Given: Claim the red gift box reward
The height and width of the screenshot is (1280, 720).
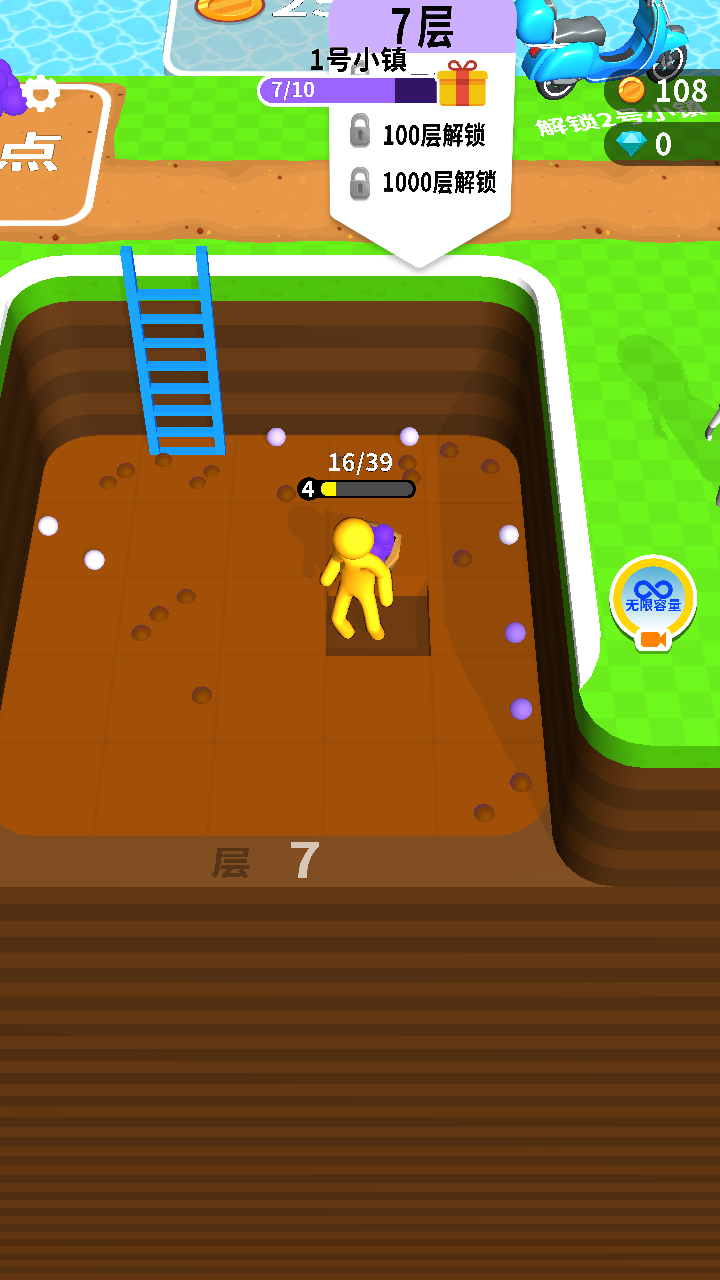Looking at the screenshot, I should (x=462, y=84).
